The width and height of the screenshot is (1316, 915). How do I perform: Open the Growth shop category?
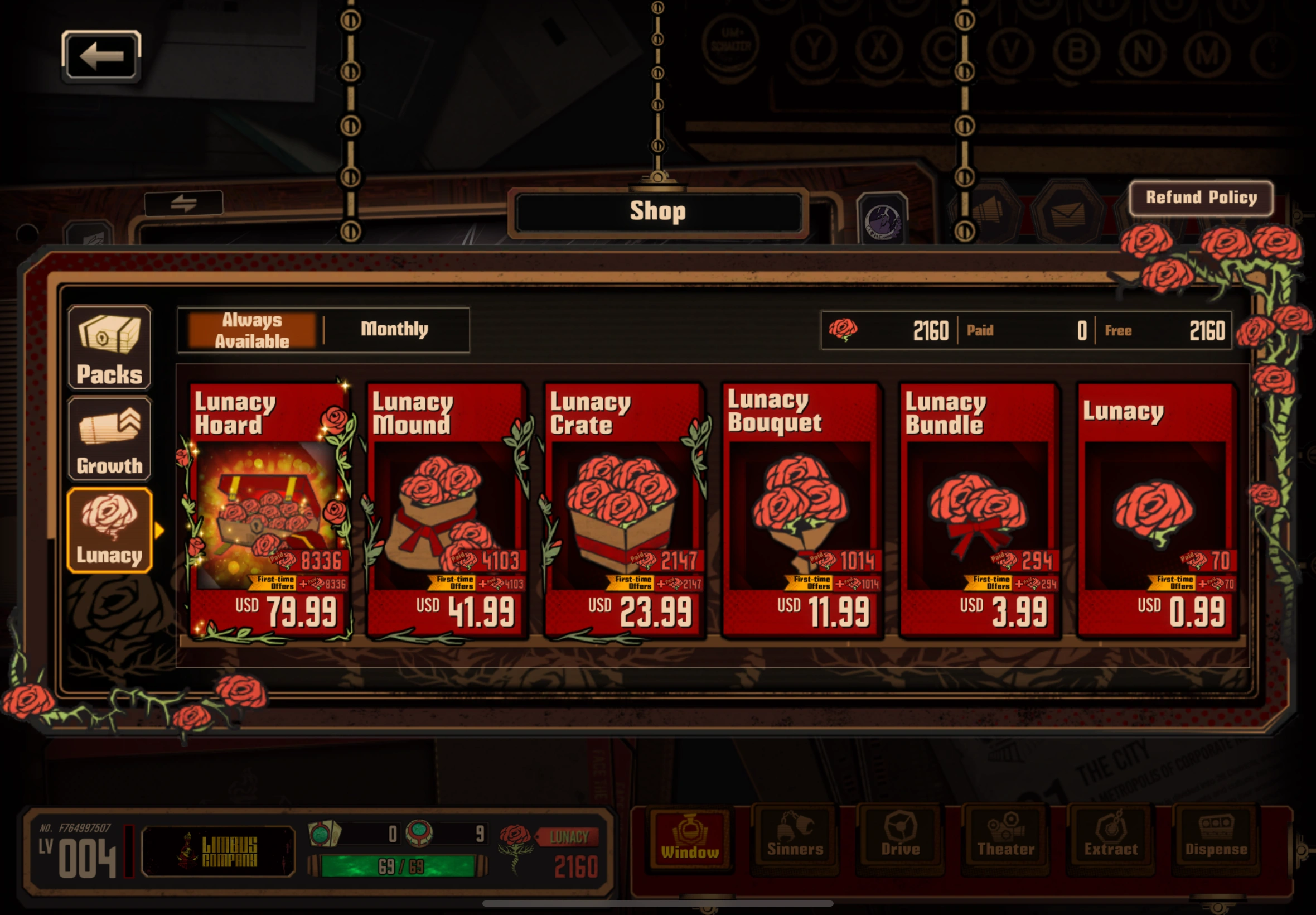(109, 439)
